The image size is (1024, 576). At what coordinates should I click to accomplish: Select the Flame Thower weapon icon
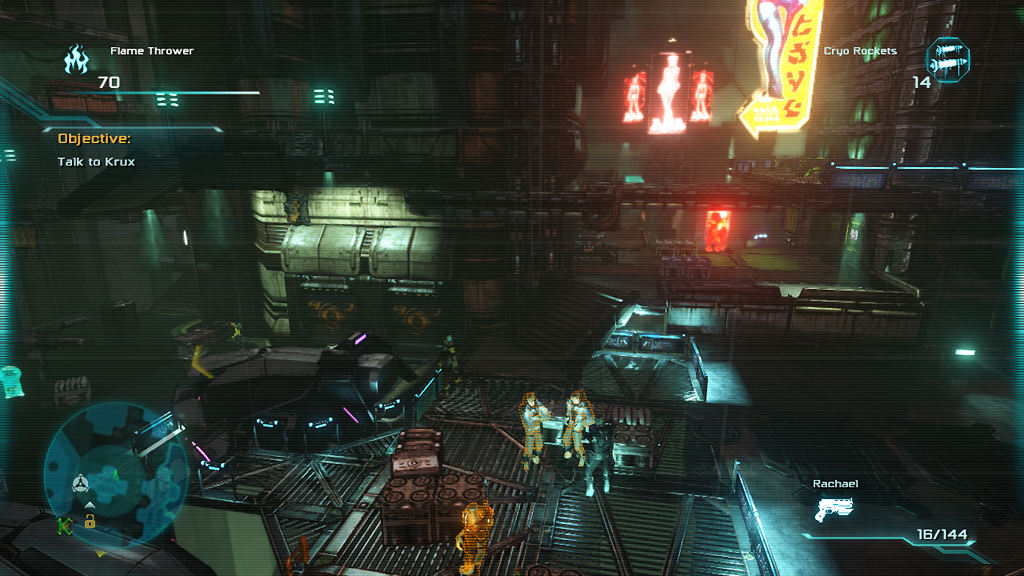pyautogui.click(x=76, y=60)
